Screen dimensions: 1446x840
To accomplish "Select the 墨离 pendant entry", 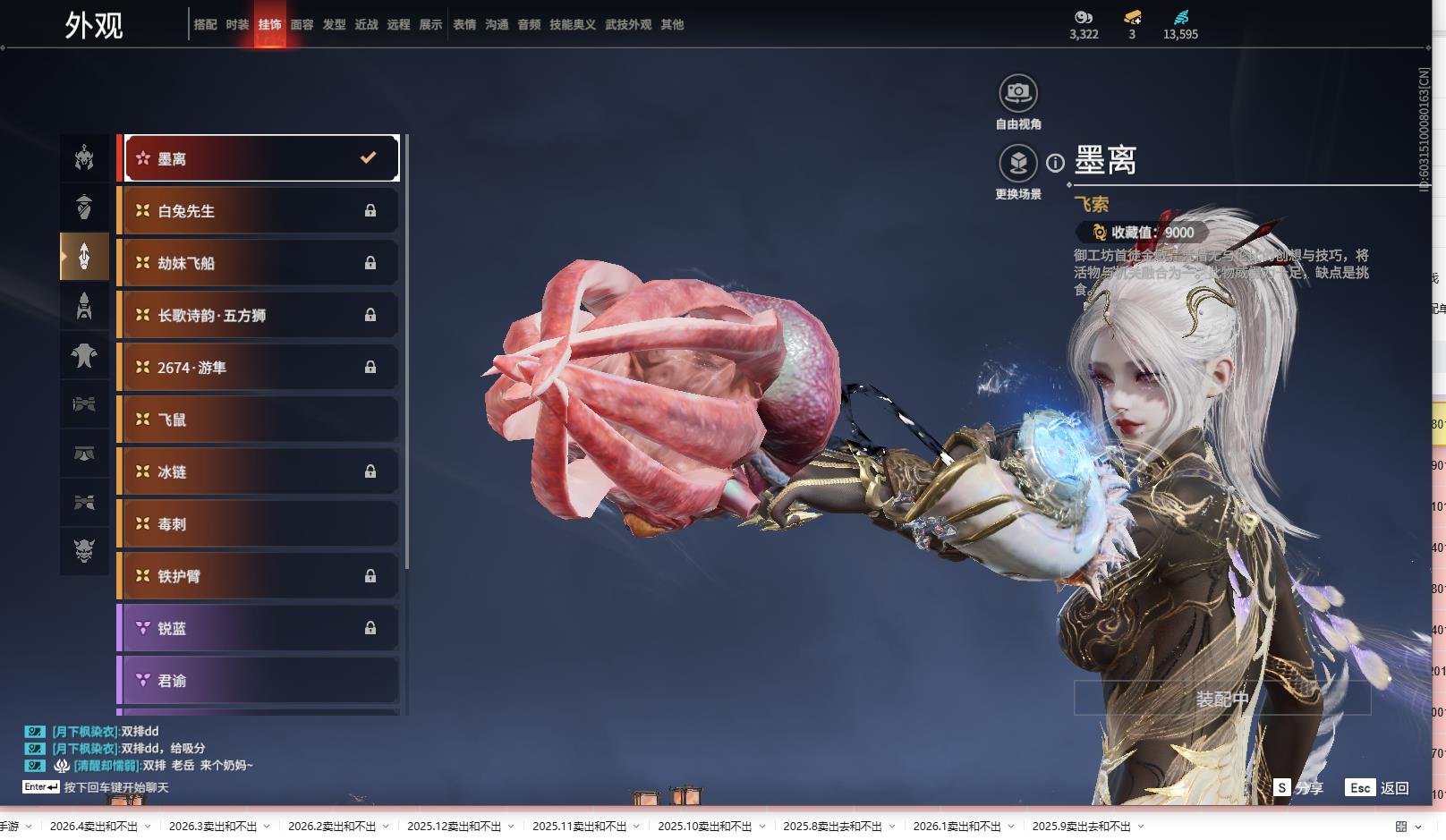I will pos(260,158).
